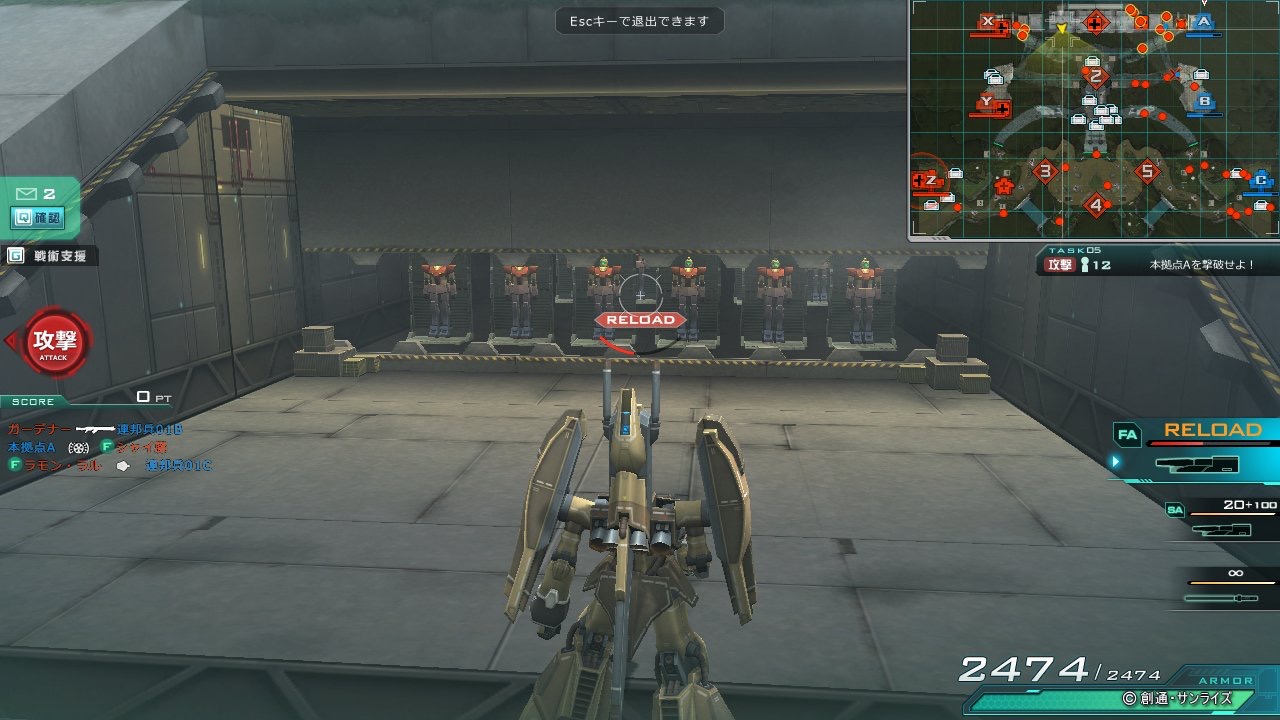Click the blue base C marker on minimap
Image resolution: width=1280 pixels, height=720 pixels.
pos(1261,181)
